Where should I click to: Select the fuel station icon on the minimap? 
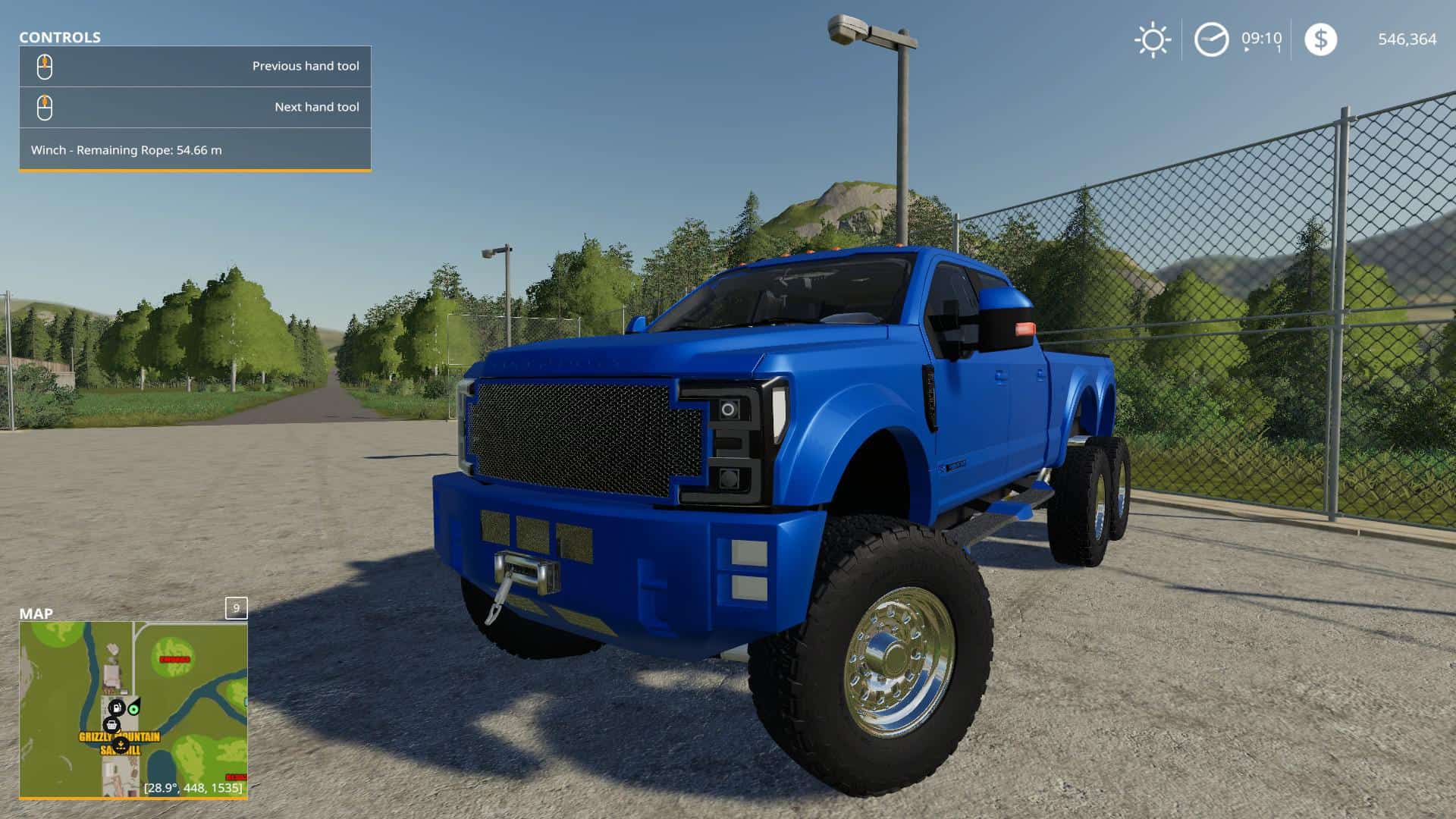(117, 708)
